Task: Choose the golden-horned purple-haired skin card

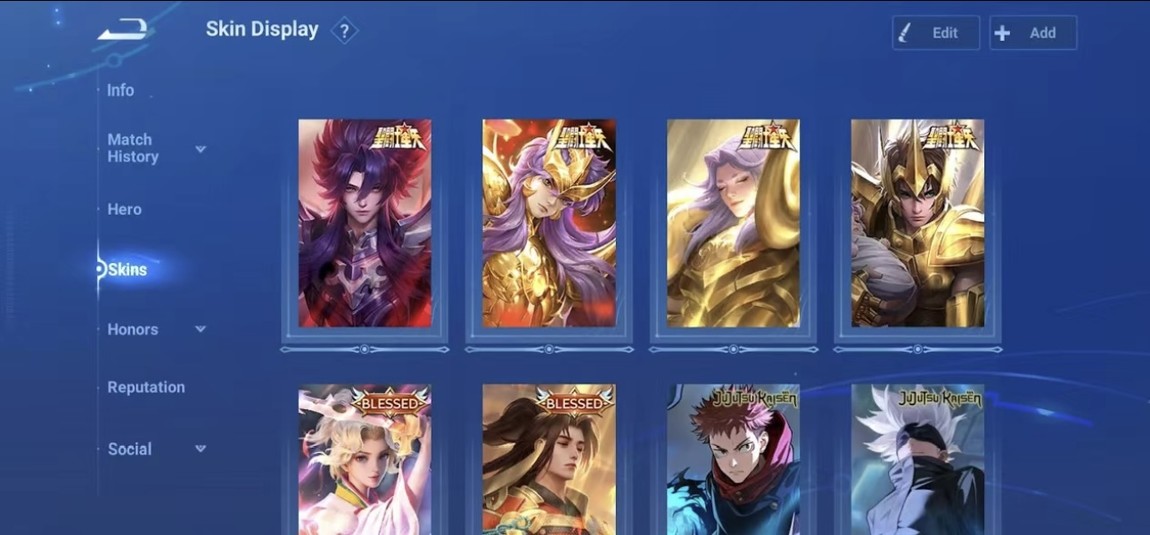Action: pos(549,223)
